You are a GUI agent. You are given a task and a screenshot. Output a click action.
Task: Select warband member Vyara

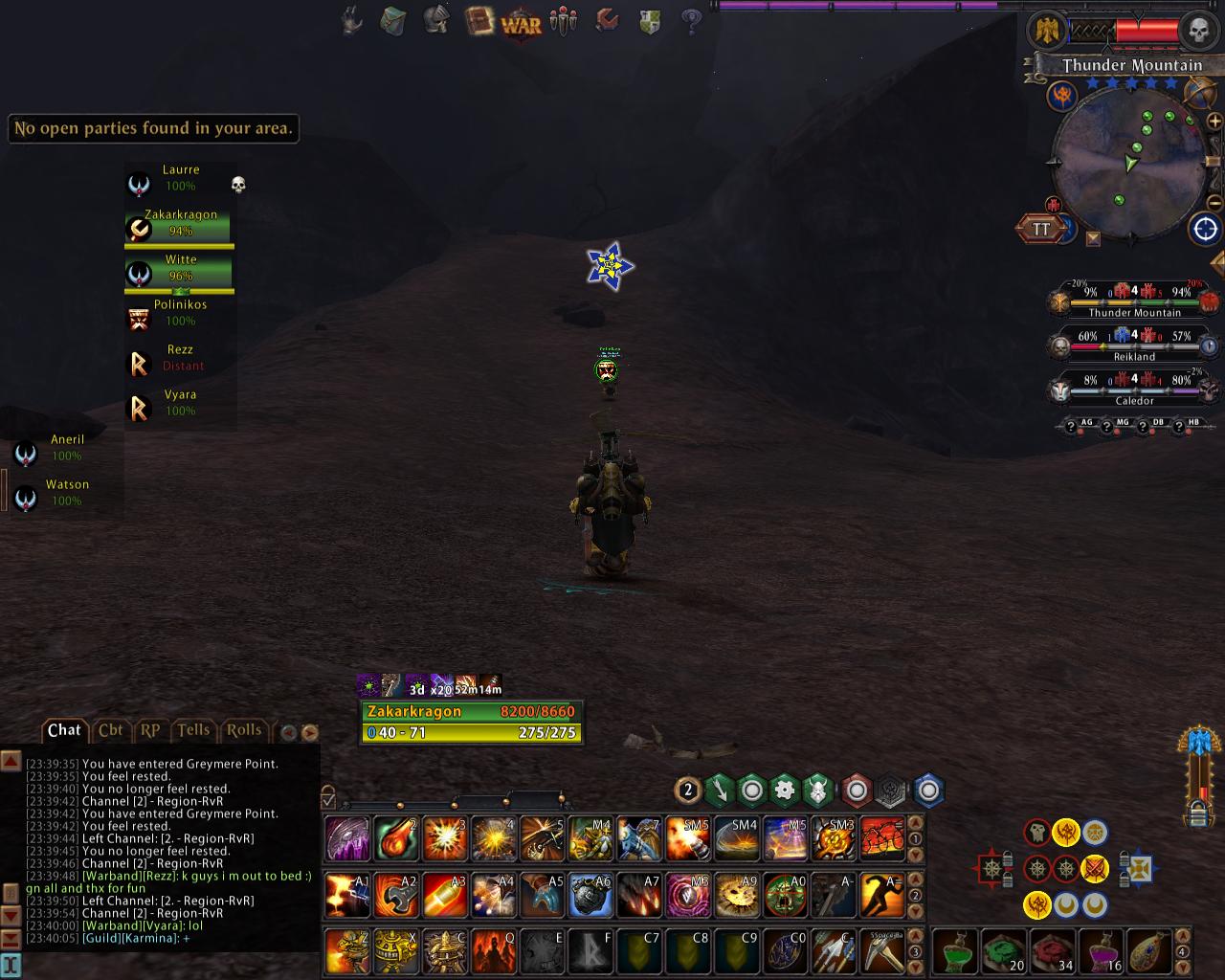pyautogui.click(x=180, y=403)
